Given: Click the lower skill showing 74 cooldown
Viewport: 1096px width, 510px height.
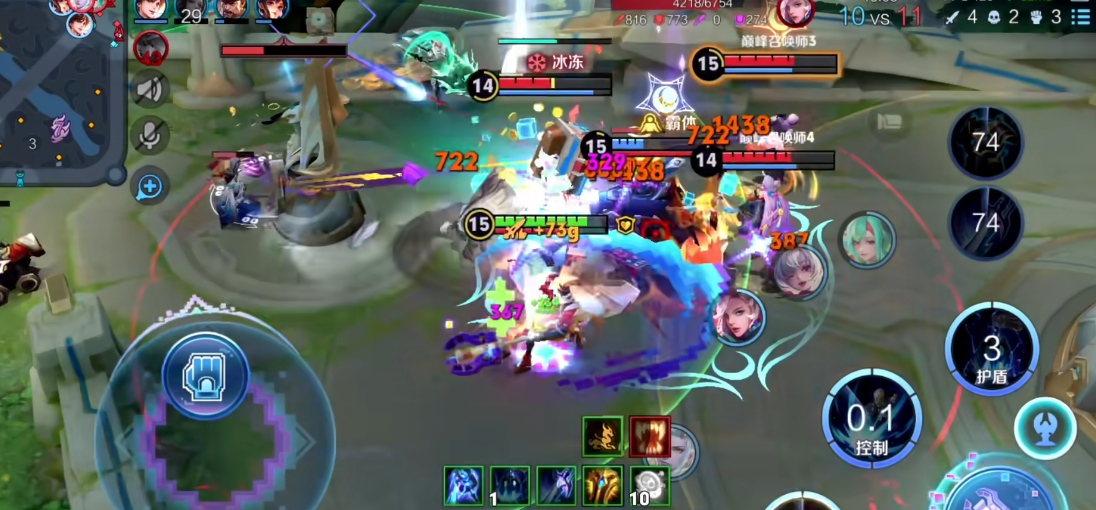Looking at the screenshot, I should pyautogui.click(x=985, y=222).
